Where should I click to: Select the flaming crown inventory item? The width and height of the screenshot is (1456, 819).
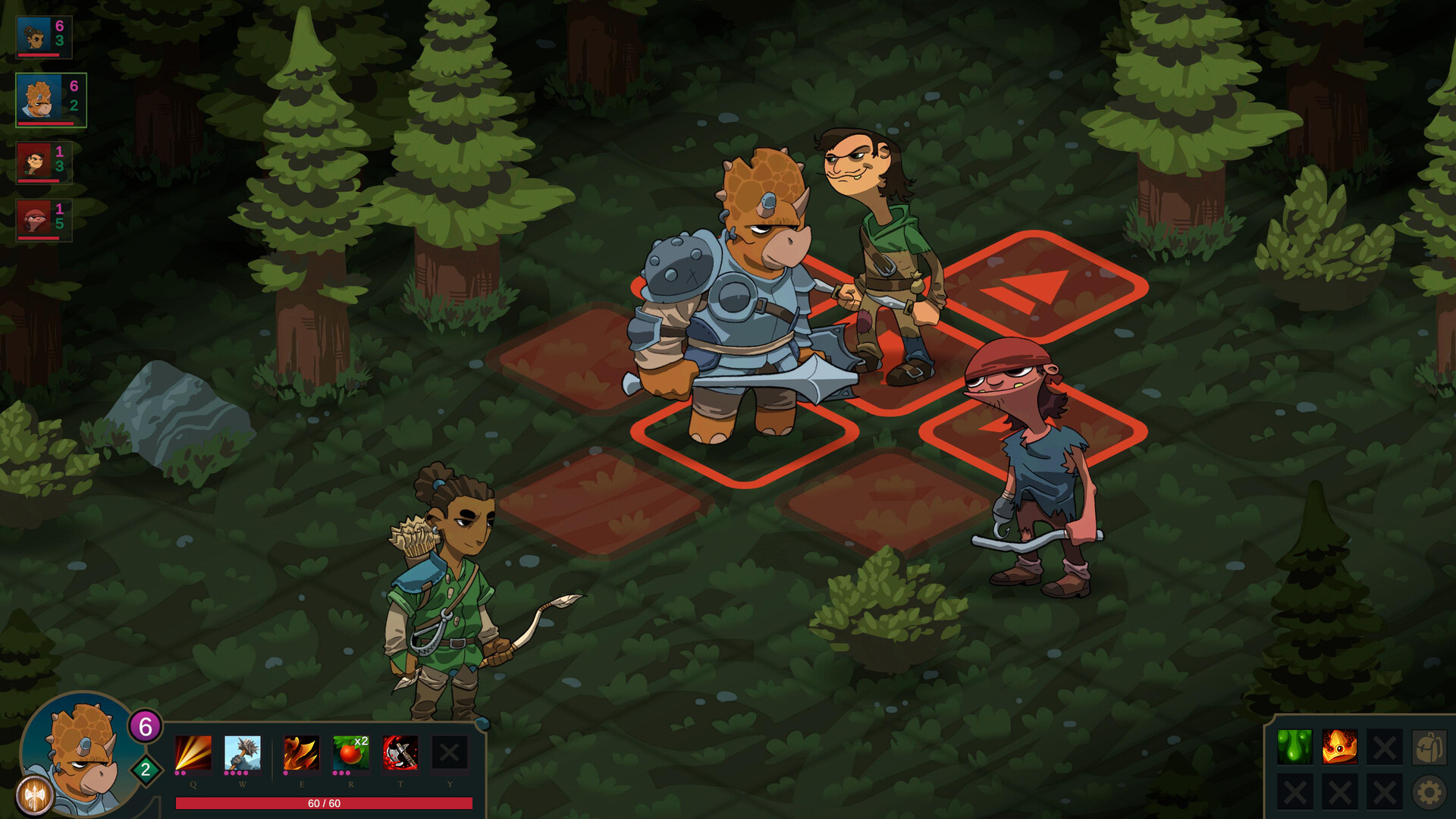[1340, 747]
